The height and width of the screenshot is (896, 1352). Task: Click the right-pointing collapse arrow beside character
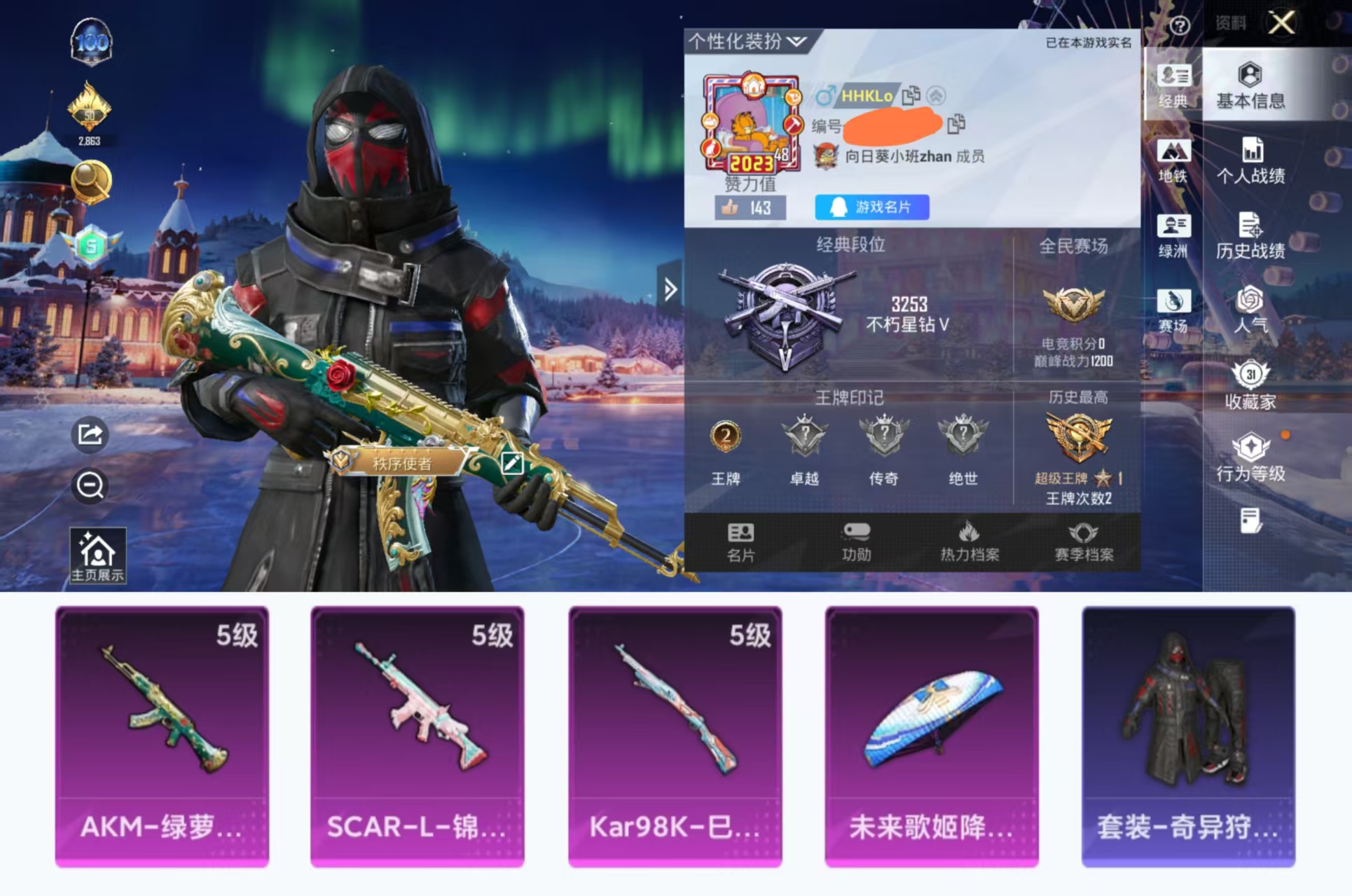coord(670,289)
